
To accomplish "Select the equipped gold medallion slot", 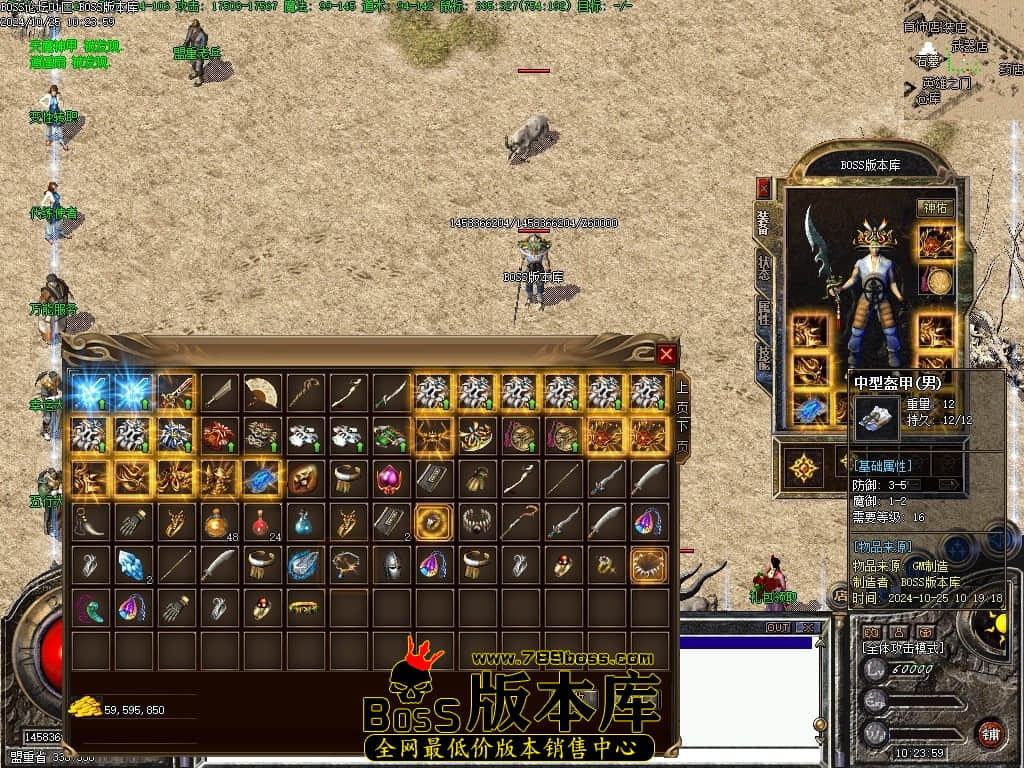I will click(937, 282).
